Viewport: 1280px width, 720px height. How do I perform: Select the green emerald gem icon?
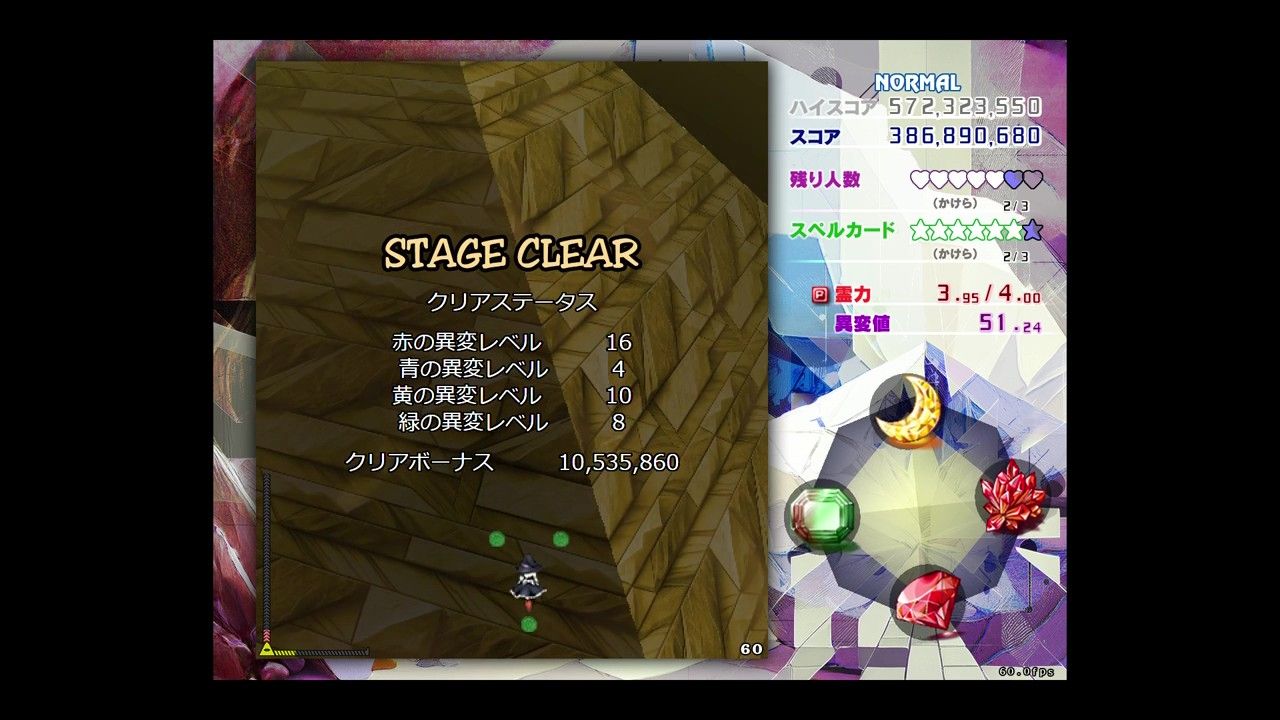(x=820, y=516)
